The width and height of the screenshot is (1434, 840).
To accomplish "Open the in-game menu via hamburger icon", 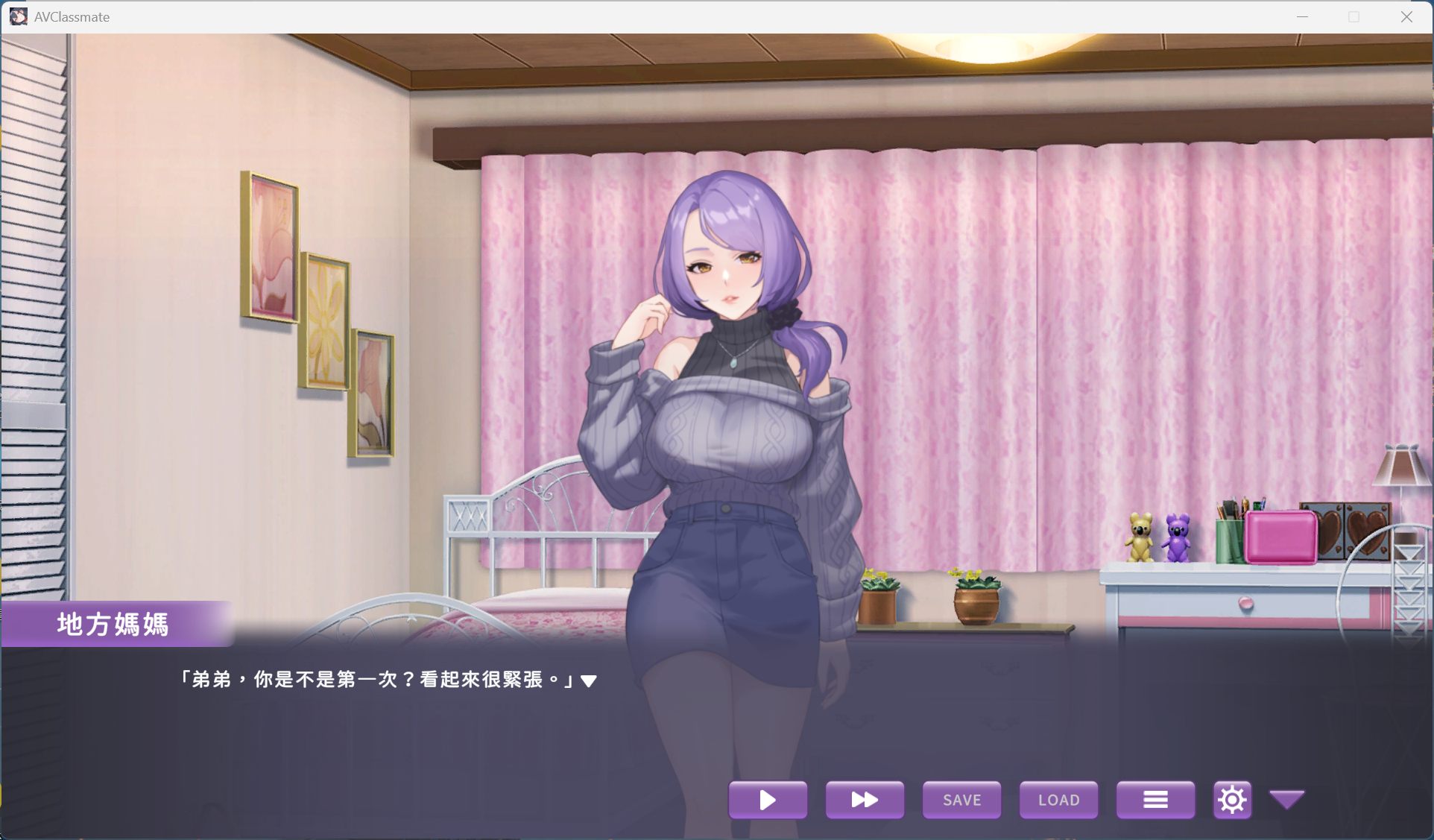I will click(1155, 800).
